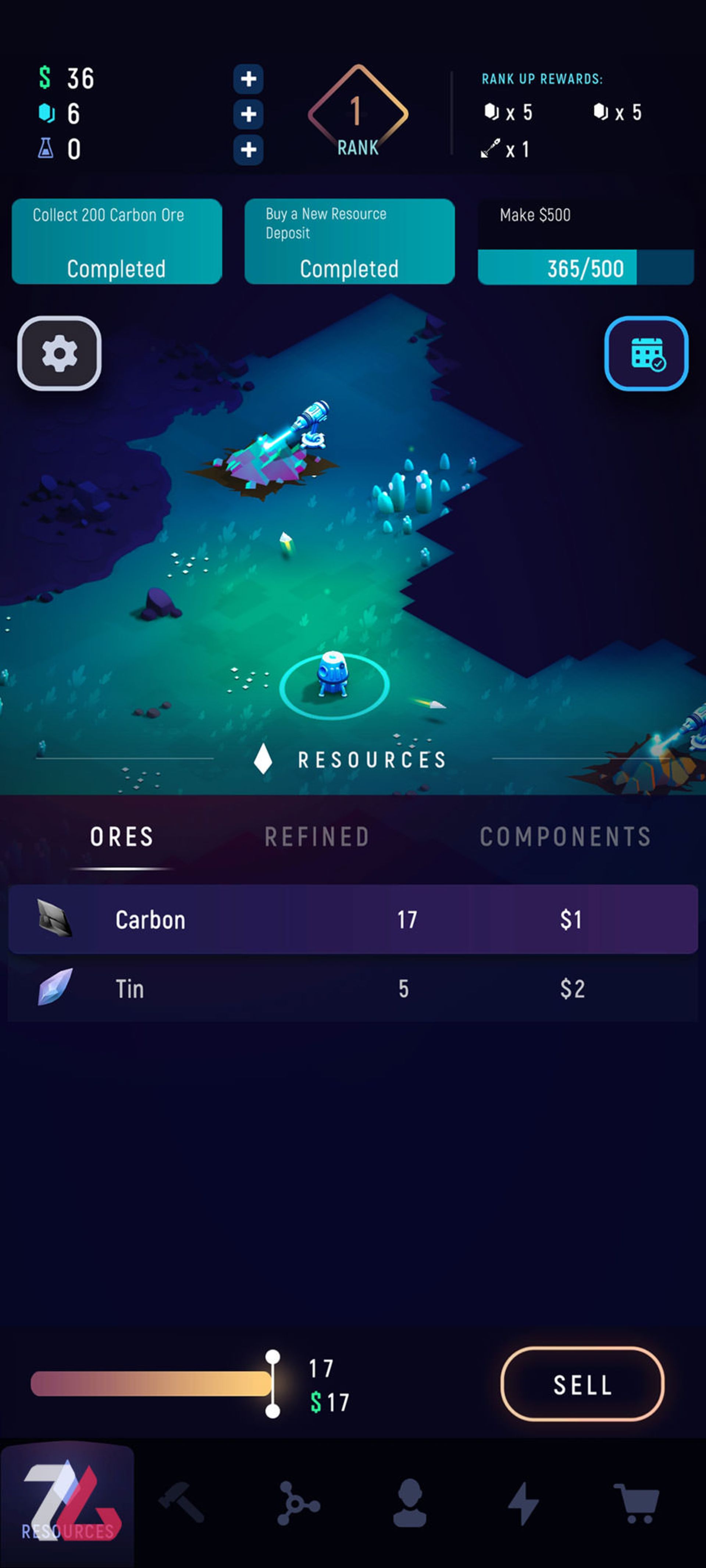This screenshot has height=1568, width=706.
Task: Open the lightning bolt tab
Action: pos(523,1502)
